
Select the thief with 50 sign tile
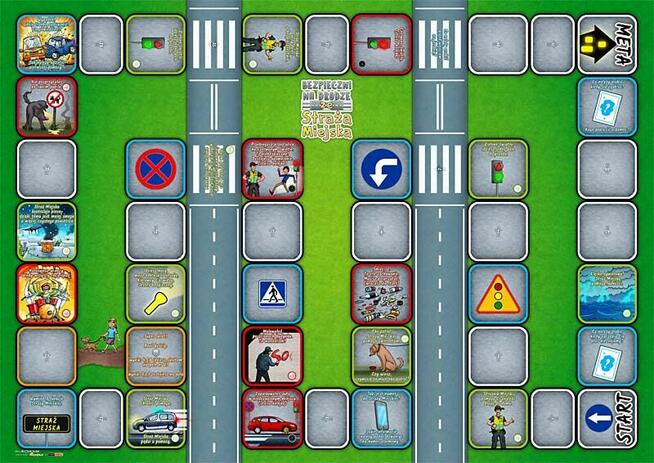[272, 355]
